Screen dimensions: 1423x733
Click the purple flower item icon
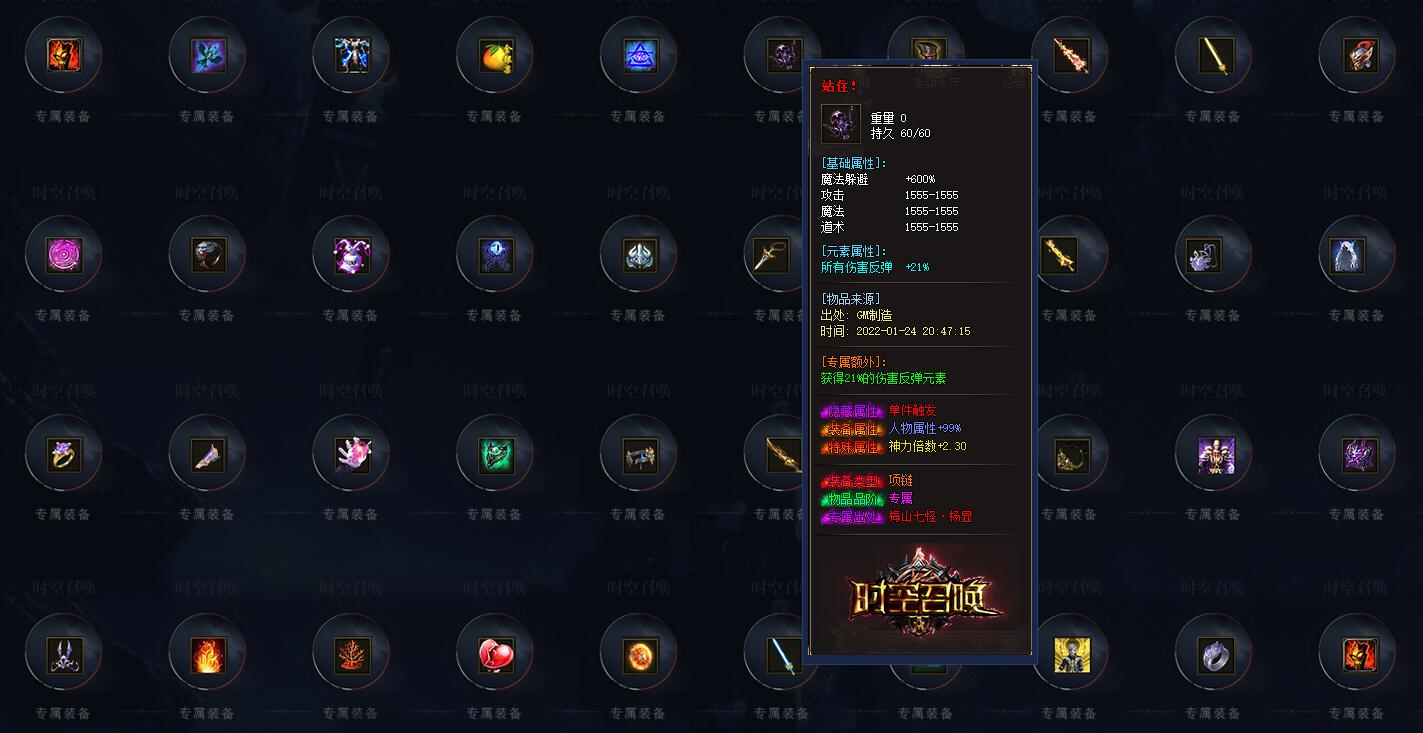[207, 57]
